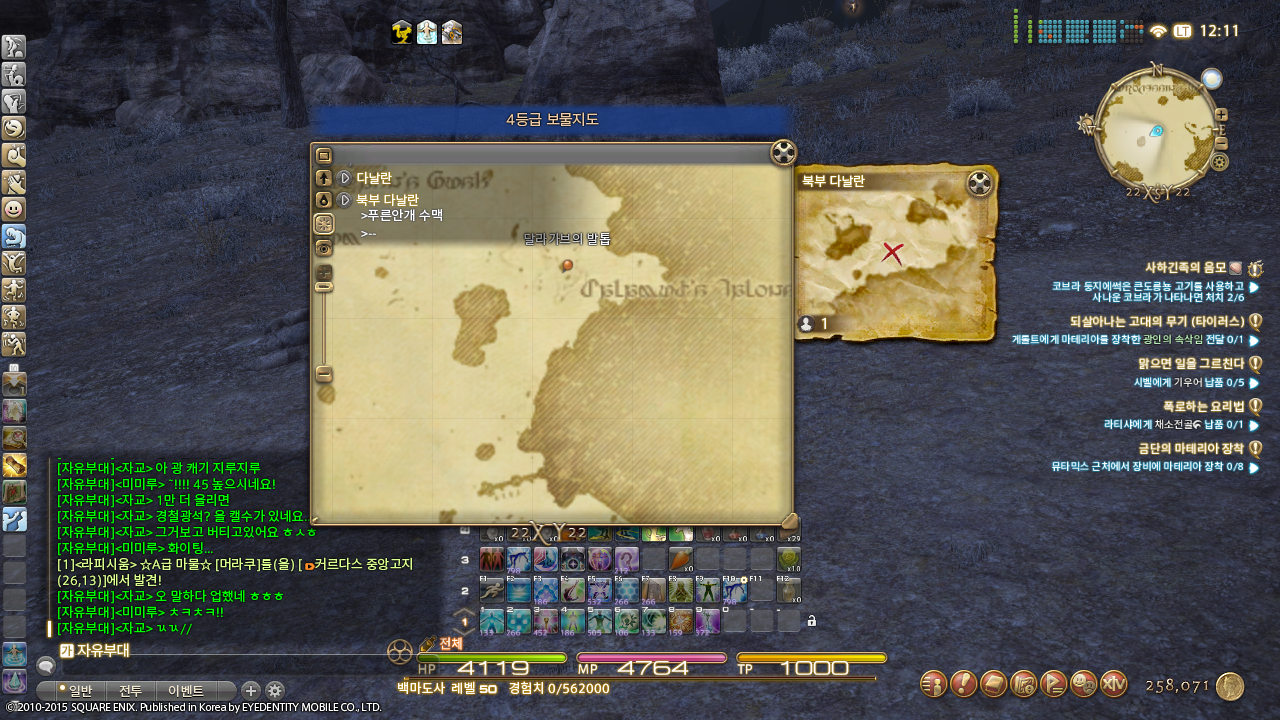The width and height of the screenshot is (1280, 720).
Task: Close the 북부 다날란 treasure map
Action: point(980,184)
